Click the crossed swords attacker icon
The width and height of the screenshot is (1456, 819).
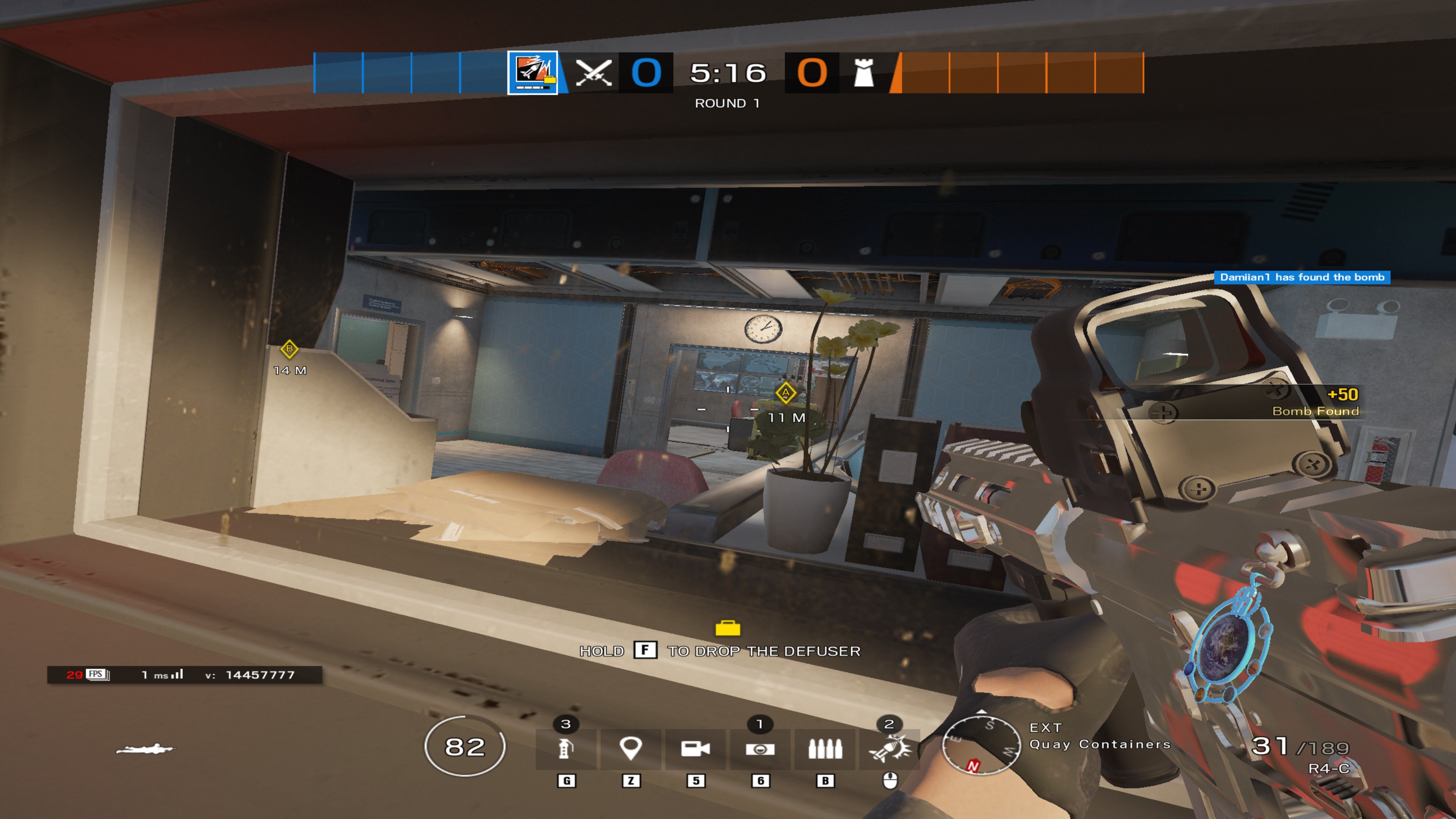[x=593, y=73]
